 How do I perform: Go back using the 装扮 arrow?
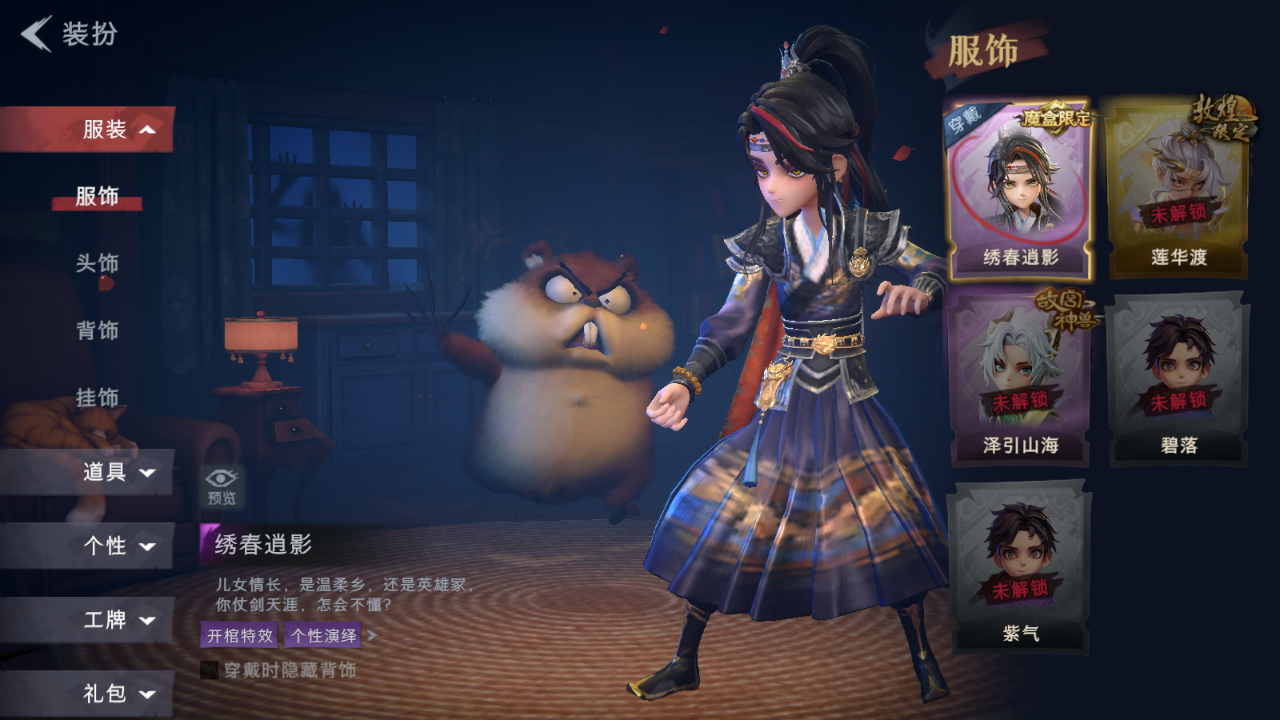pyautogui.click(x=38, y=34)
